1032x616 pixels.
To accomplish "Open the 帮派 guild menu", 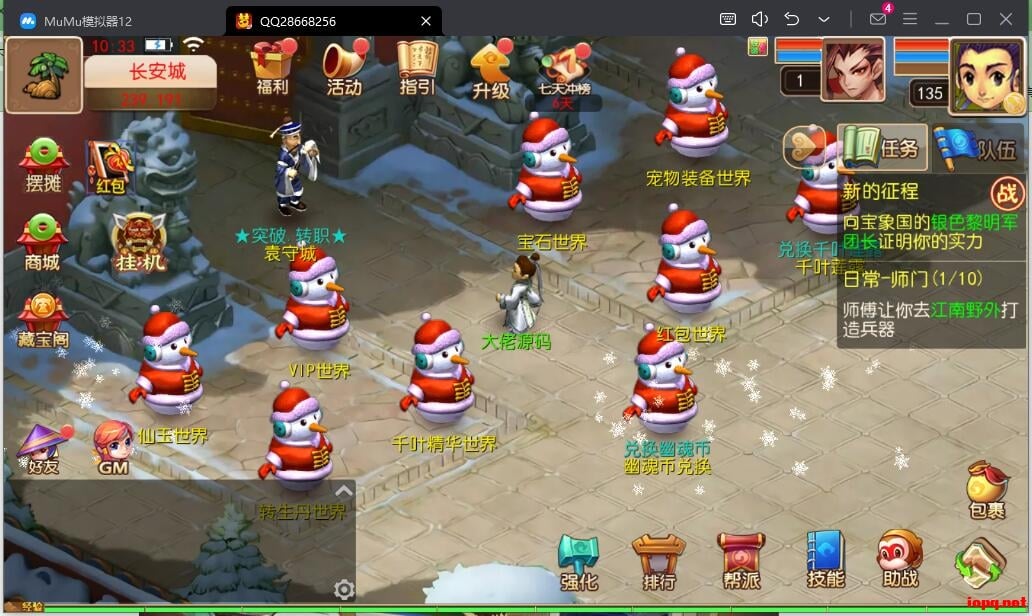I will pyautogui.click(x=741, y=562).
